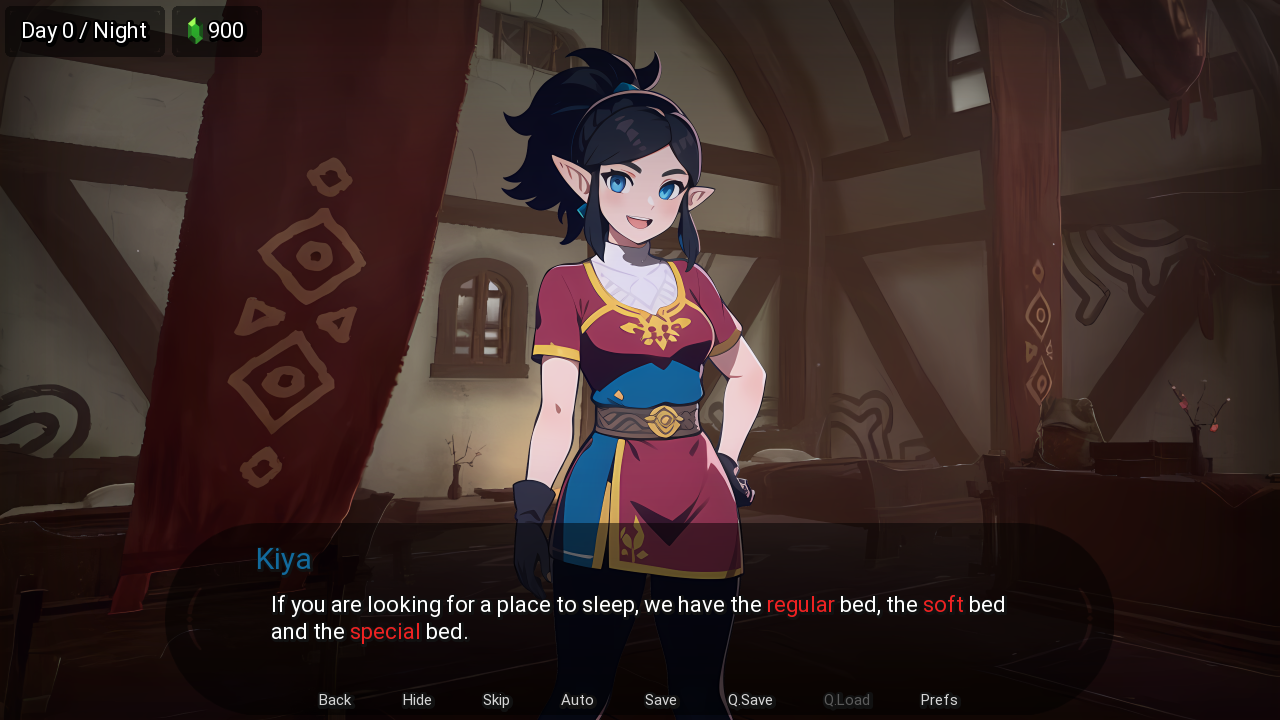1280x720 pixels.
Task: Click Kiya's dialogue text to continue
Action: (638, 618)
